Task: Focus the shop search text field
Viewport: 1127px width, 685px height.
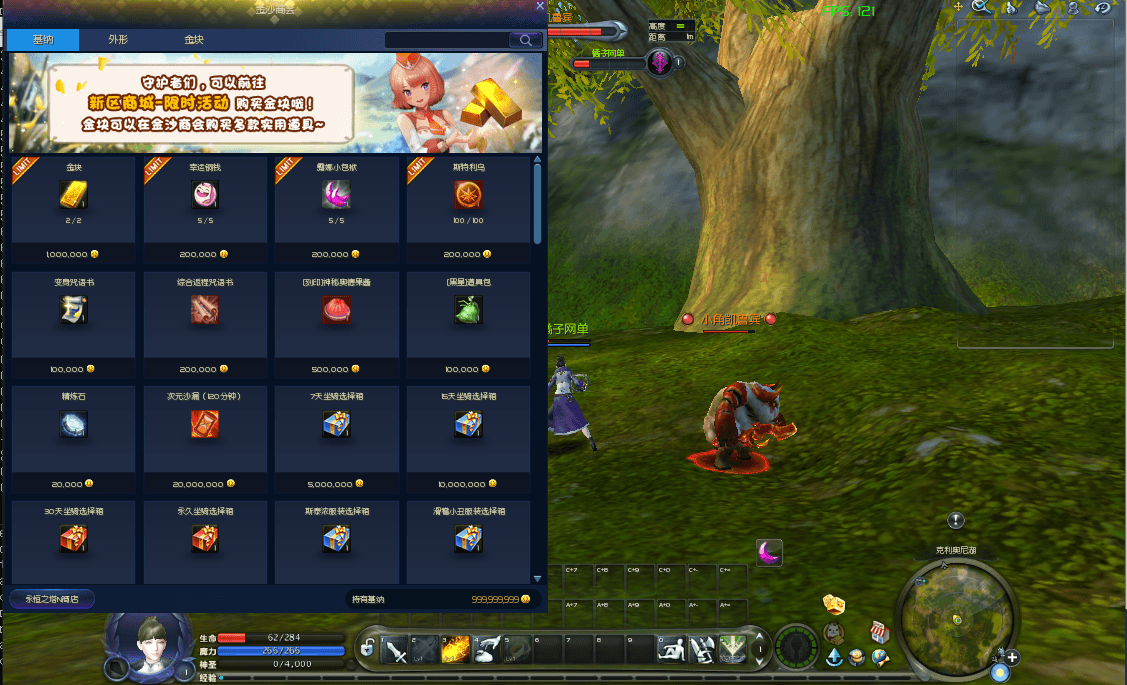Action: [446, 40]
